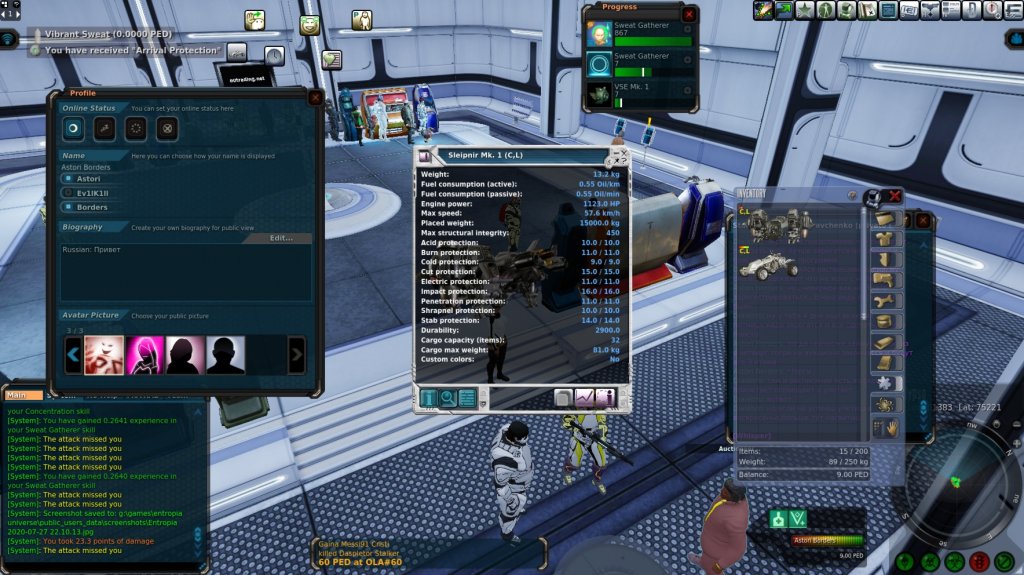Screen dimensions: 1024x575
Task: Select the Astori name radio option
Action: [69, 179]
